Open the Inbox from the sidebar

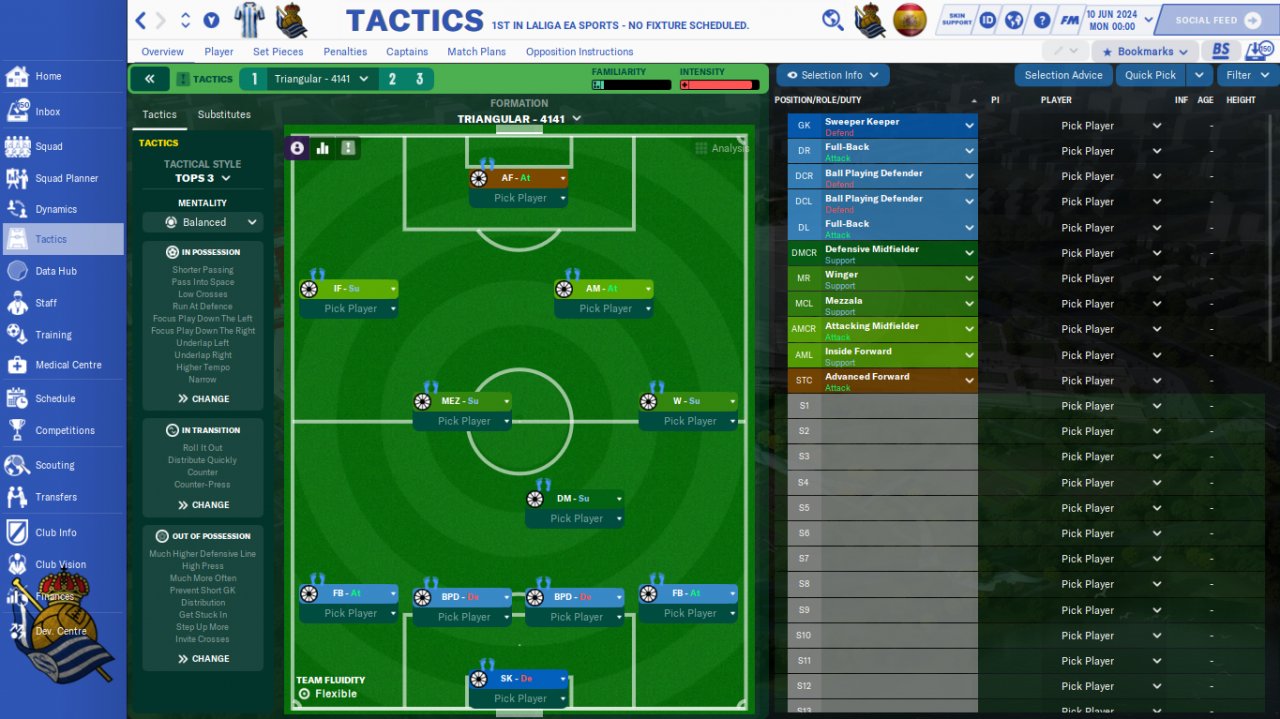tap(47, 112)
